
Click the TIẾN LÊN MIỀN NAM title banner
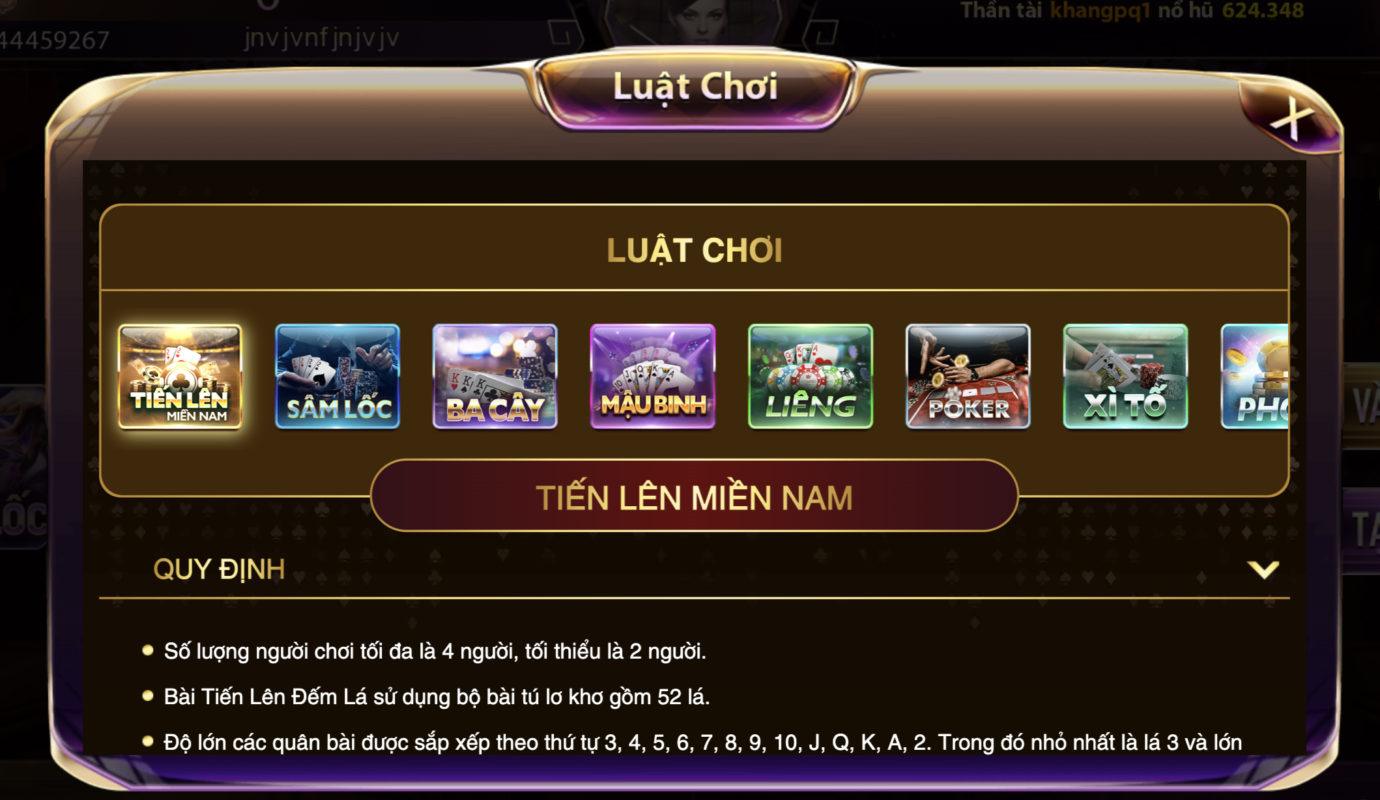[x=692, y=494]
